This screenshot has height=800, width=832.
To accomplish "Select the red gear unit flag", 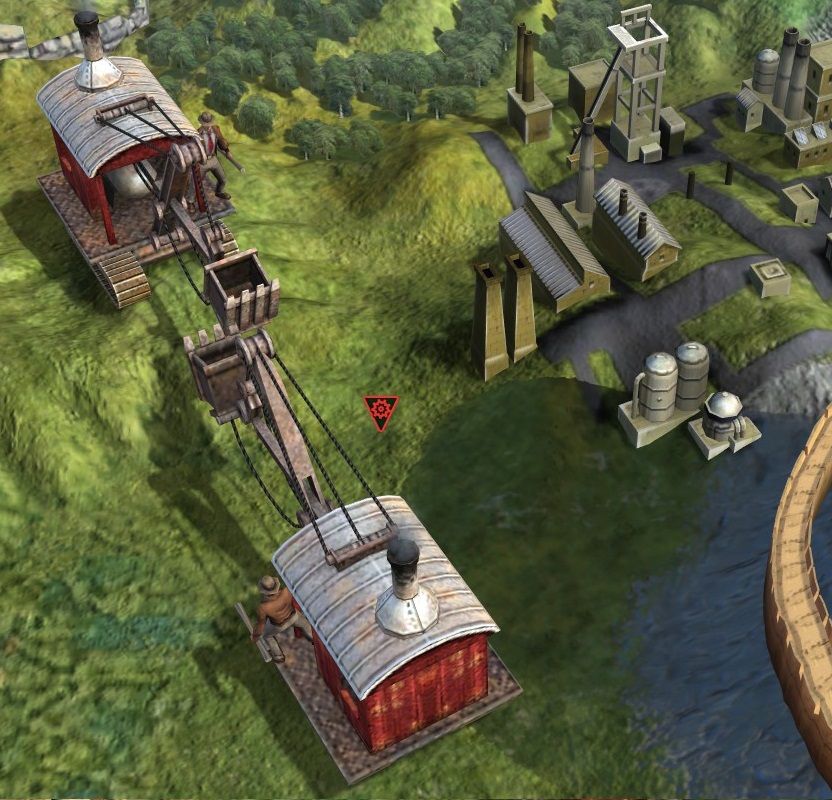I will coord(381,411).
